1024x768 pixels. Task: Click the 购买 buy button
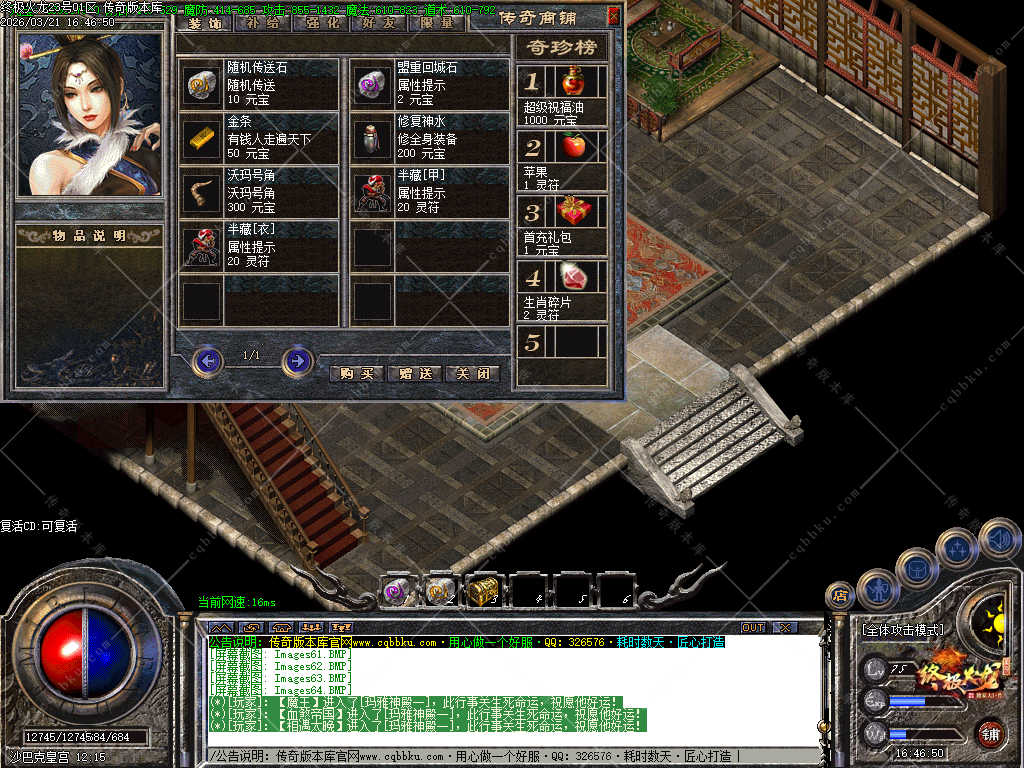tap(356, 373)
